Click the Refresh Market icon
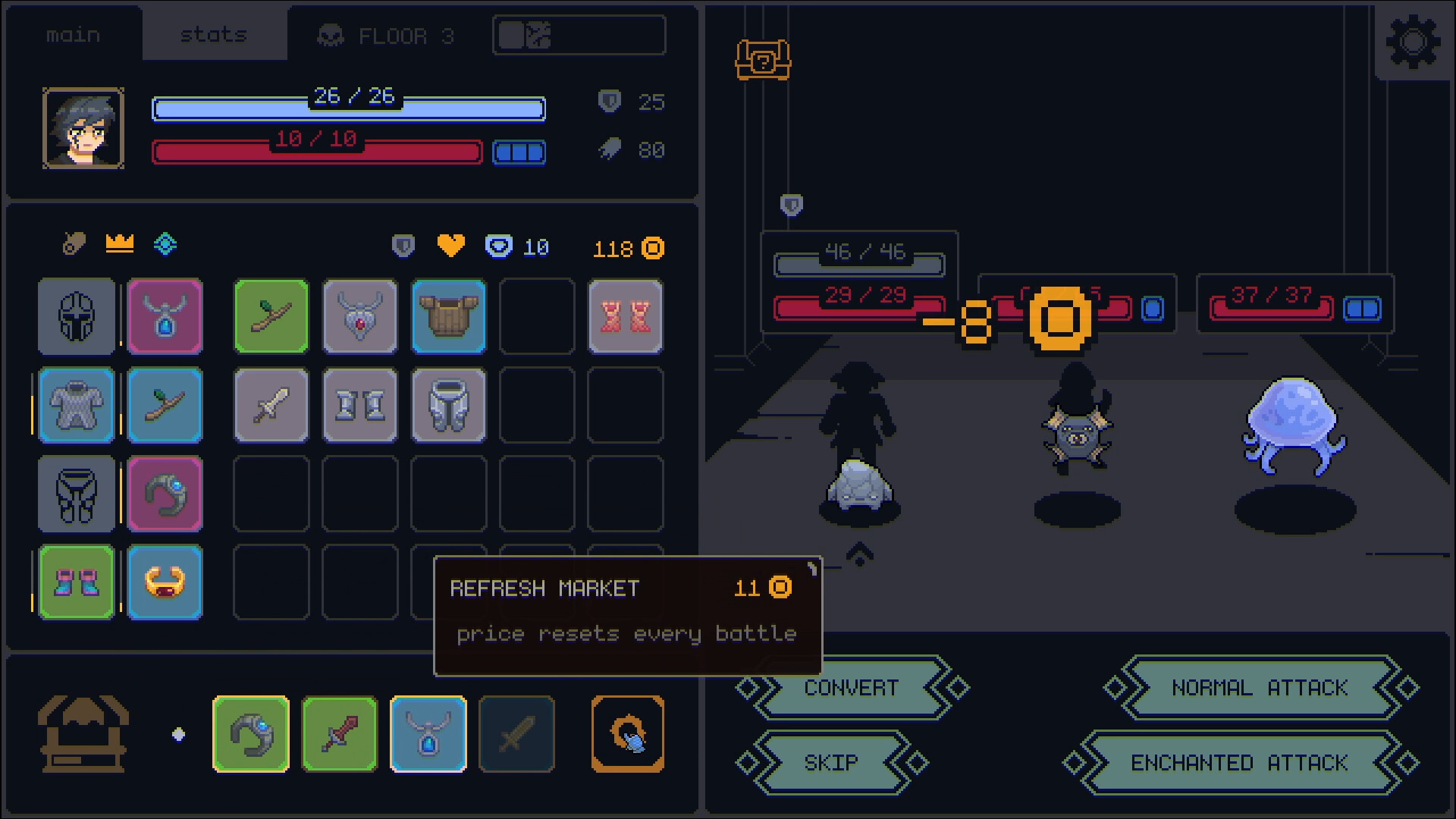 (627, 733)
